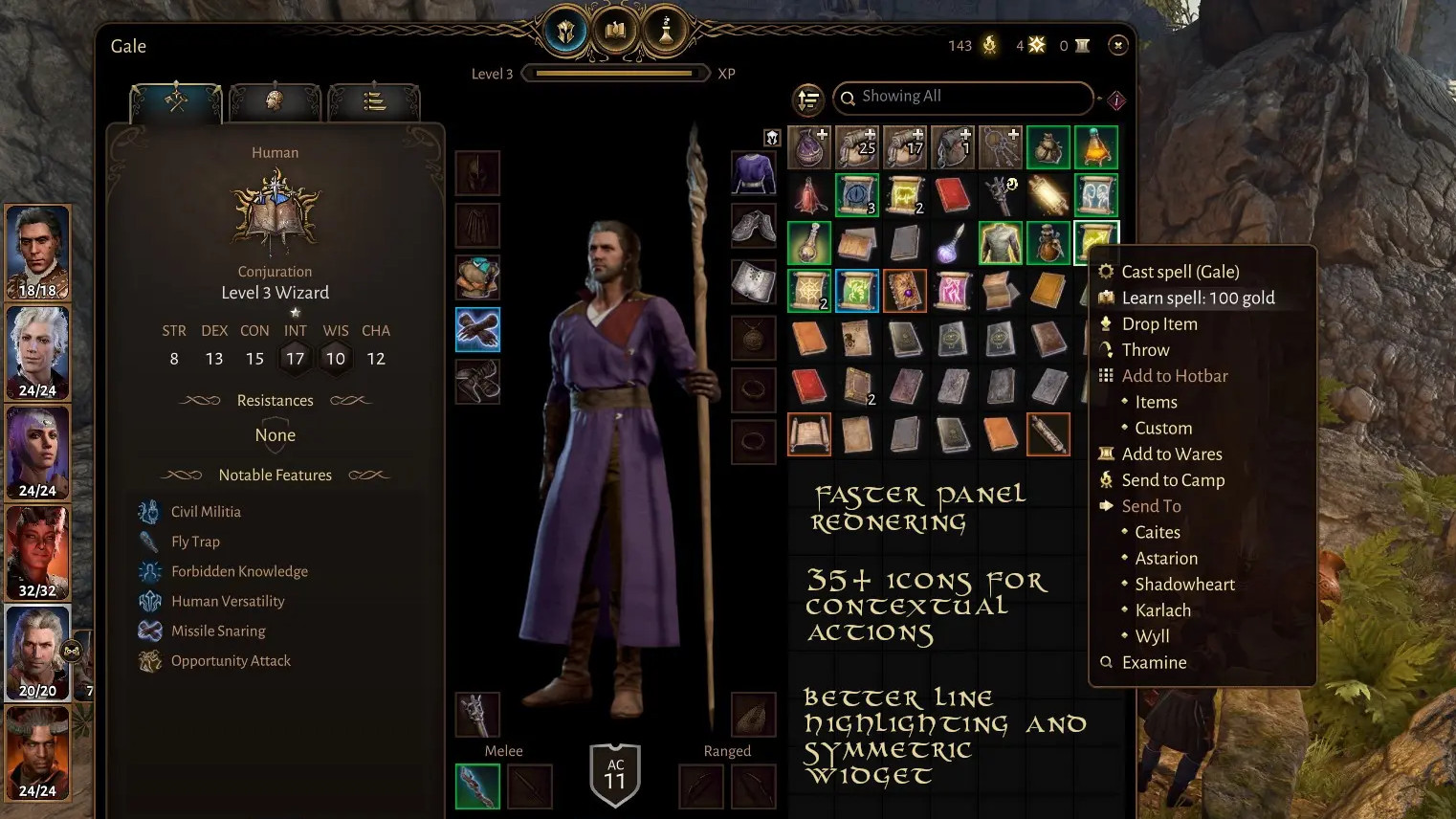
Task: Select the equipped staff in the Melee slot
Action: point(477,786)
